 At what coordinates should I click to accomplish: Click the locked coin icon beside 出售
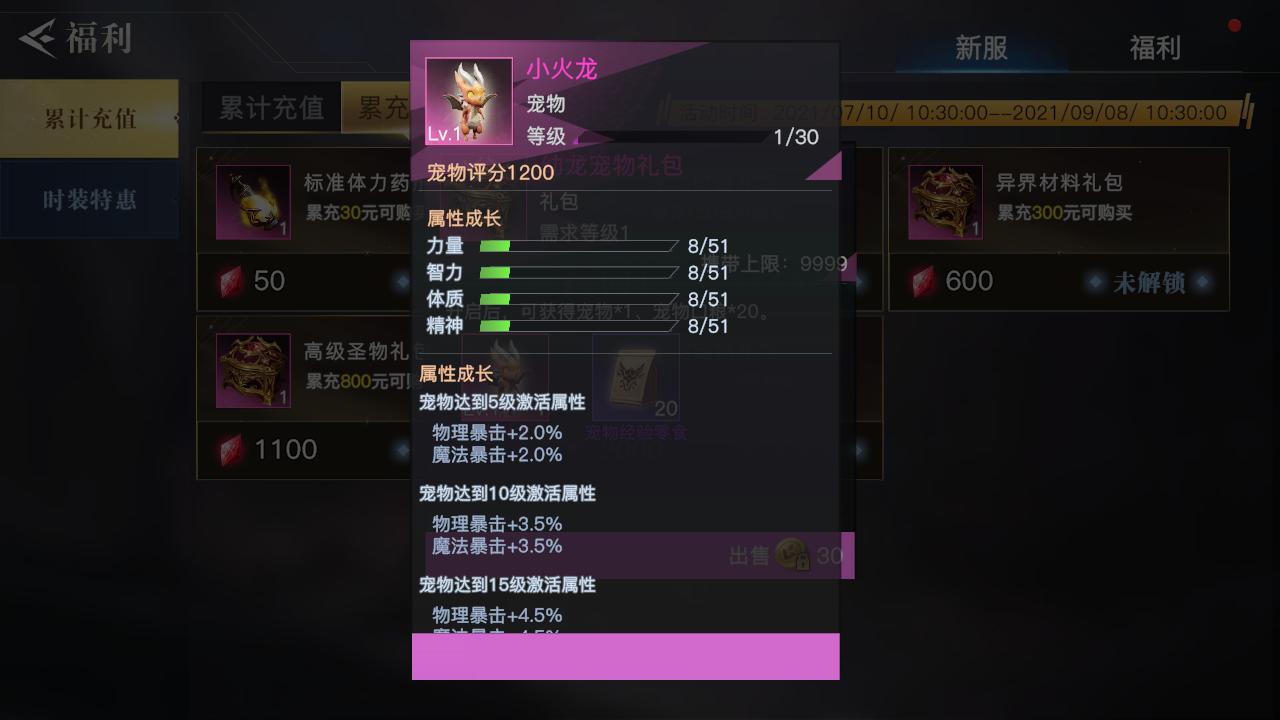[790, 556]
